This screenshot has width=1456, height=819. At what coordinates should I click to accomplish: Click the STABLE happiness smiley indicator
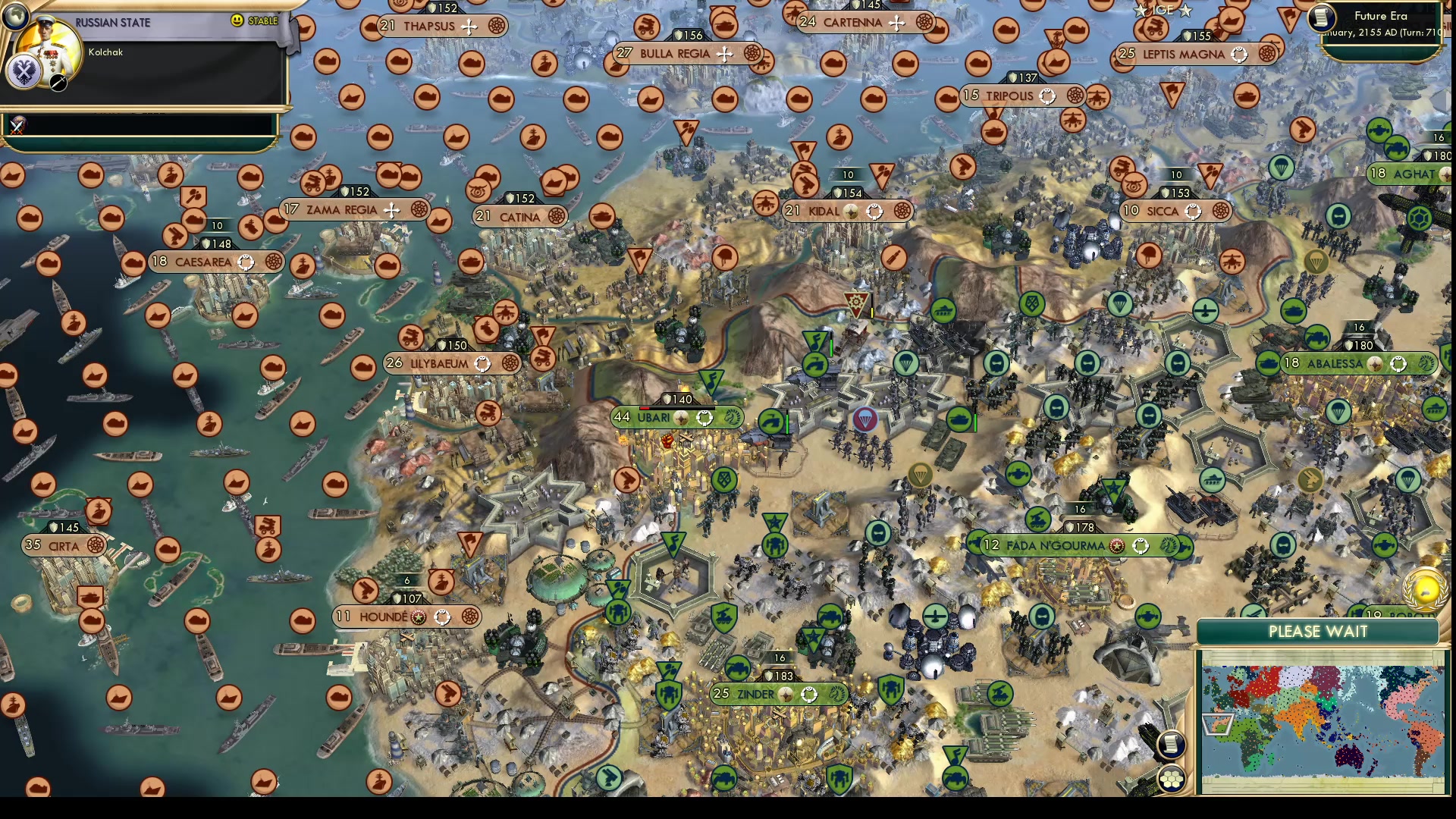(x=237, y=21)
